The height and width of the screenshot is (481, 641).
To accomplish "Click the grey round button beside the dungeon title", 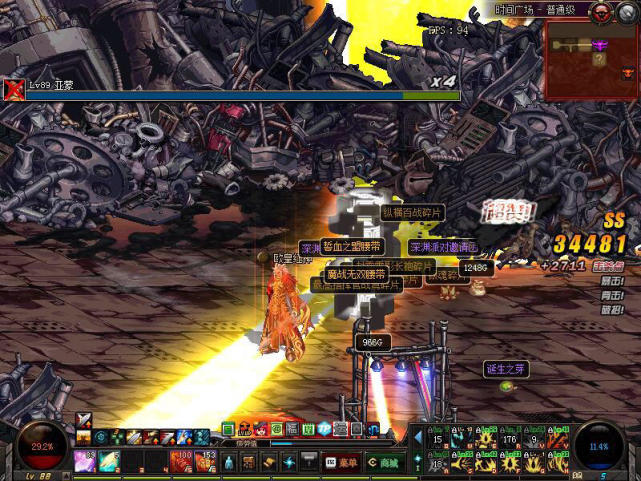I will point(628,12).
